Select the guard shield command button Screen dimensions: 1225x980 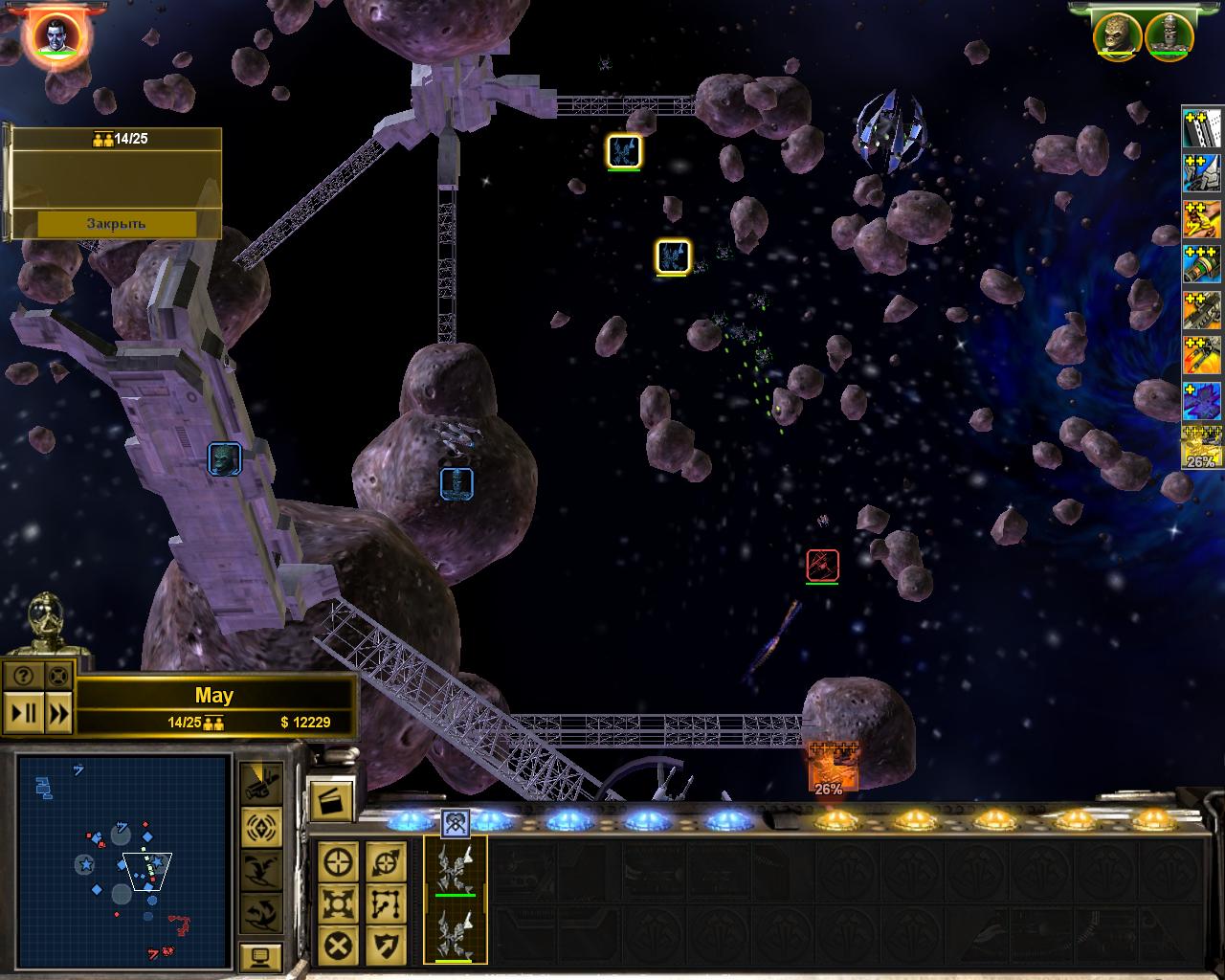coord(386,947)
